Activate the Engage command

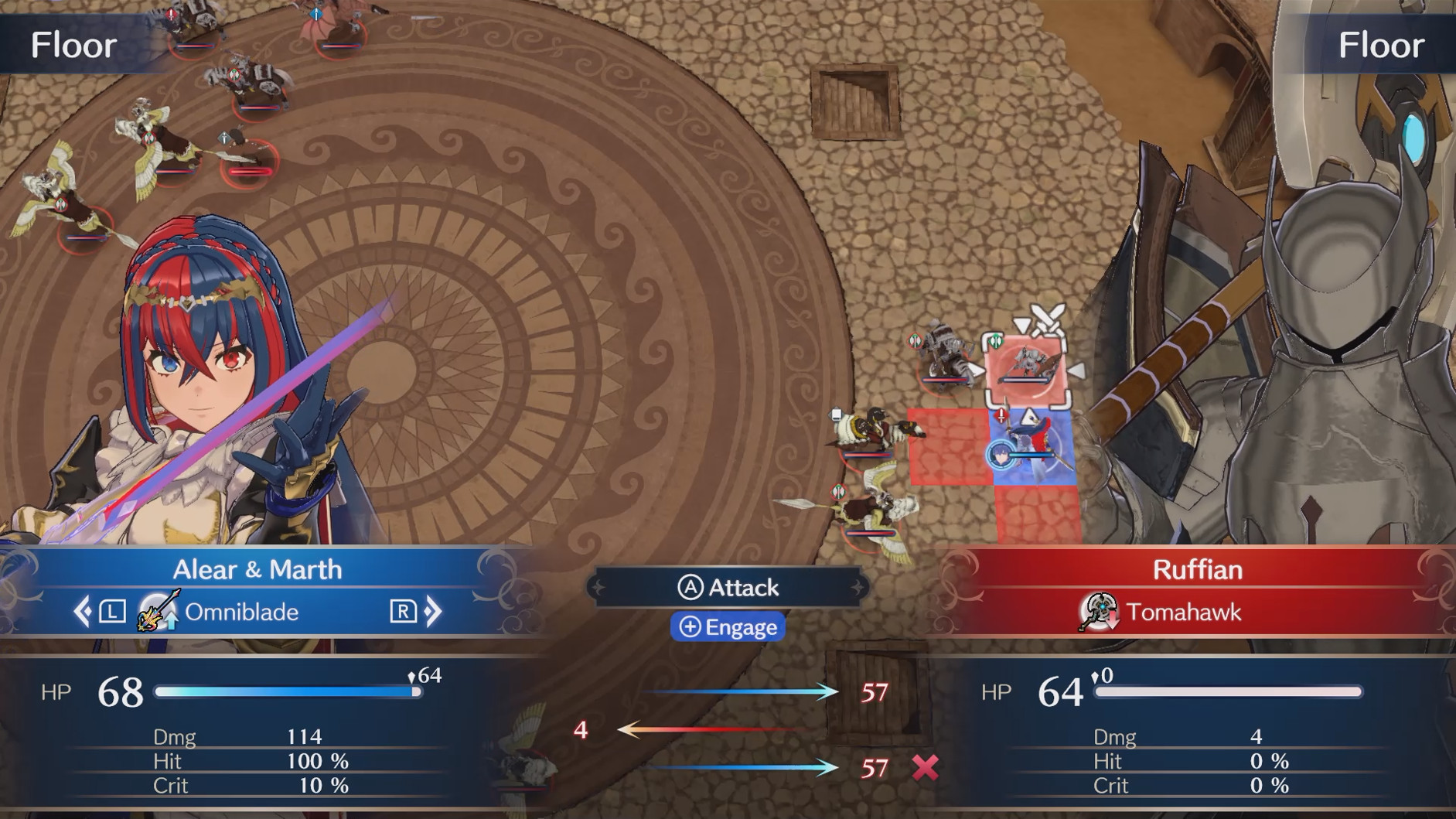click(x=726, y=627)
